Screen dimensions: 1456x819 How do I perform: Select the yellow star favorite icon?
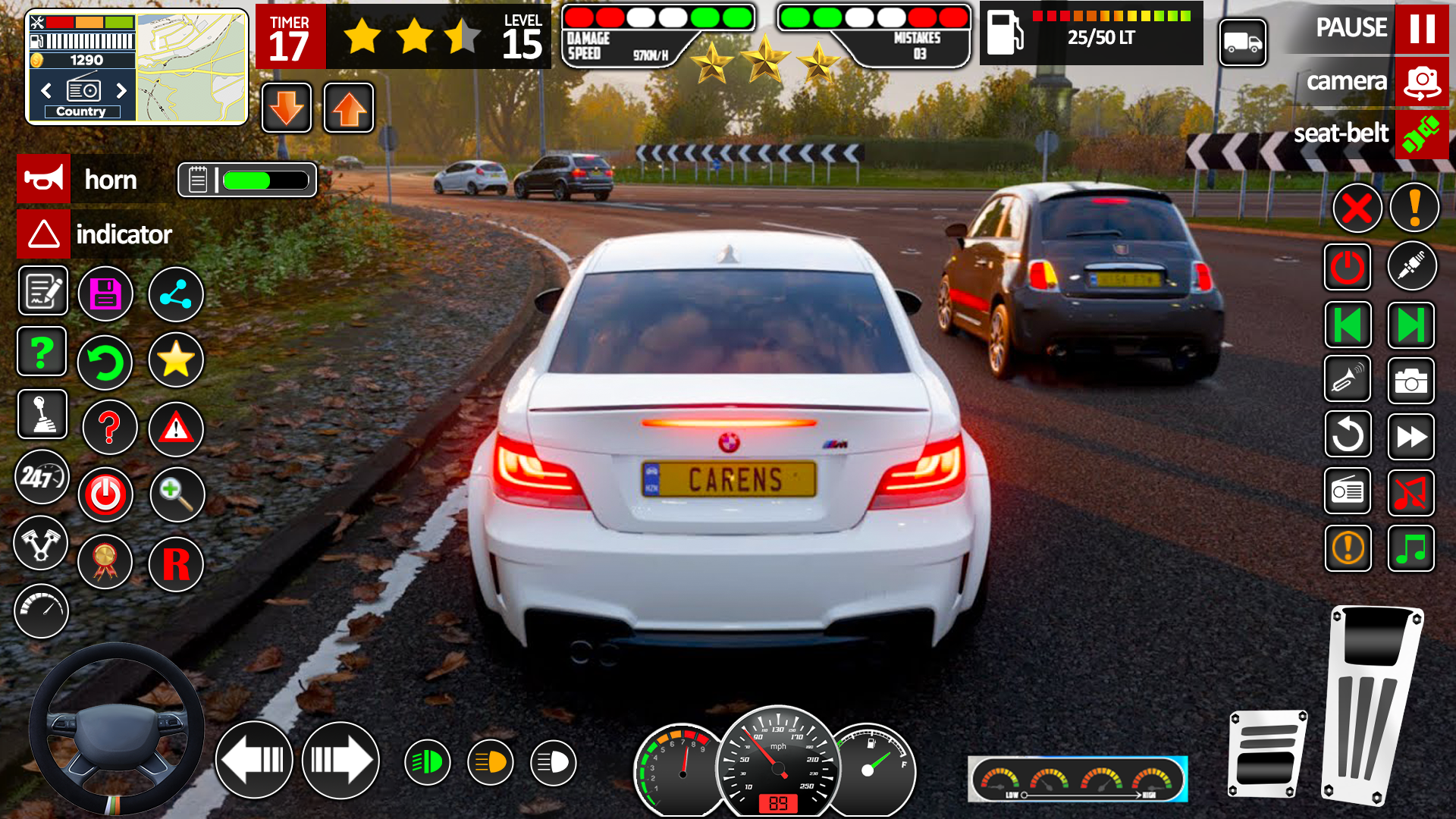176,359
